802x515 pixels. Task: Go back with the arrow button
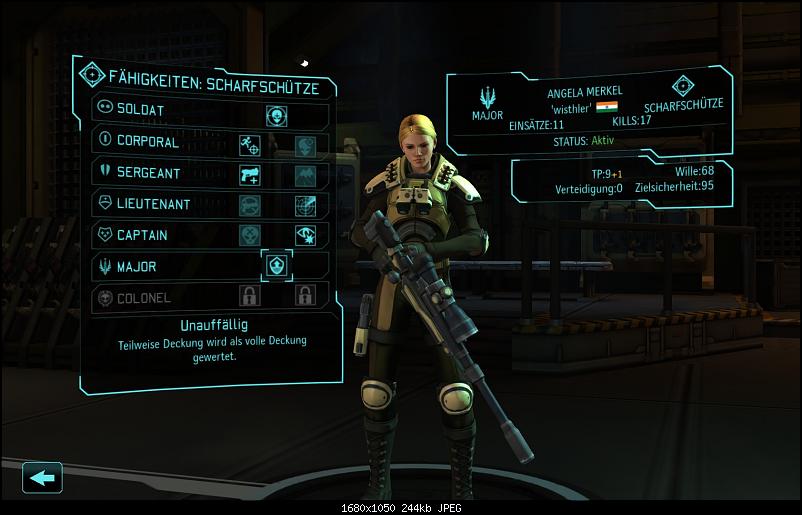(x=42, y=477)
